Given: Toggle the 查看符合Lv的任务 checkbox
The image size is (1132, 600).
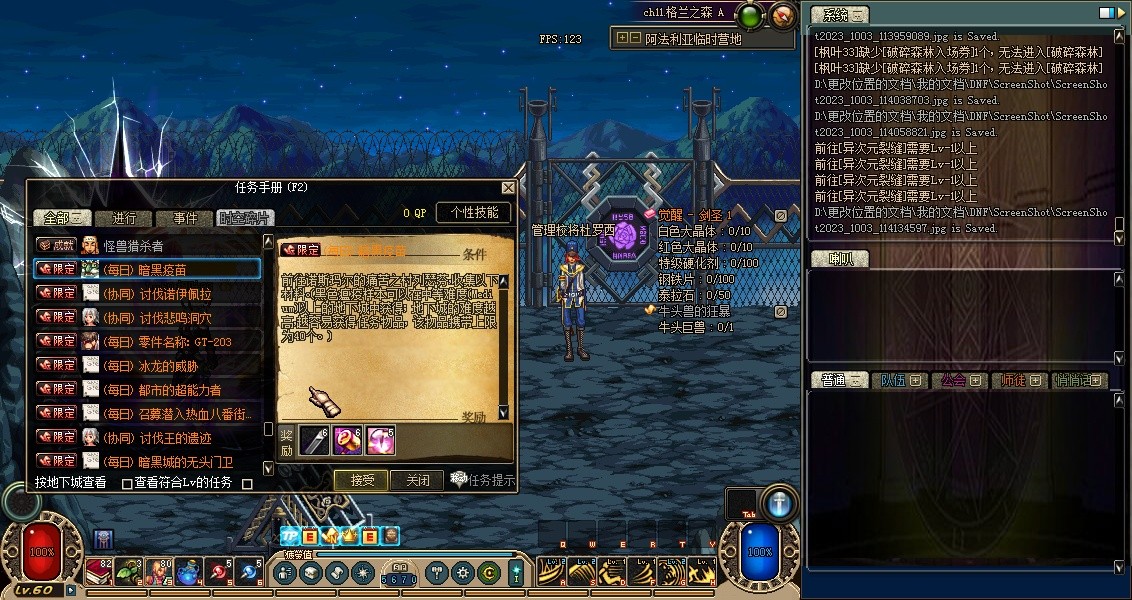Looking at the screenshot, I should tap(127, 484).
